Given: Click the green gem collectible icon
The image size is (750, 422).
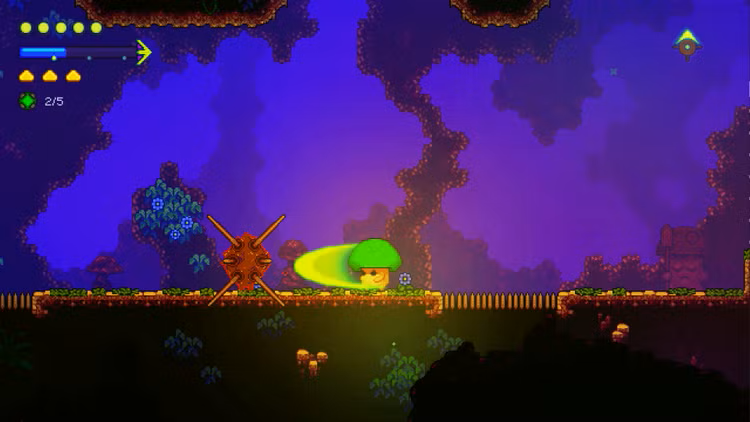Looking at the screenshot, I should point(27,101).
